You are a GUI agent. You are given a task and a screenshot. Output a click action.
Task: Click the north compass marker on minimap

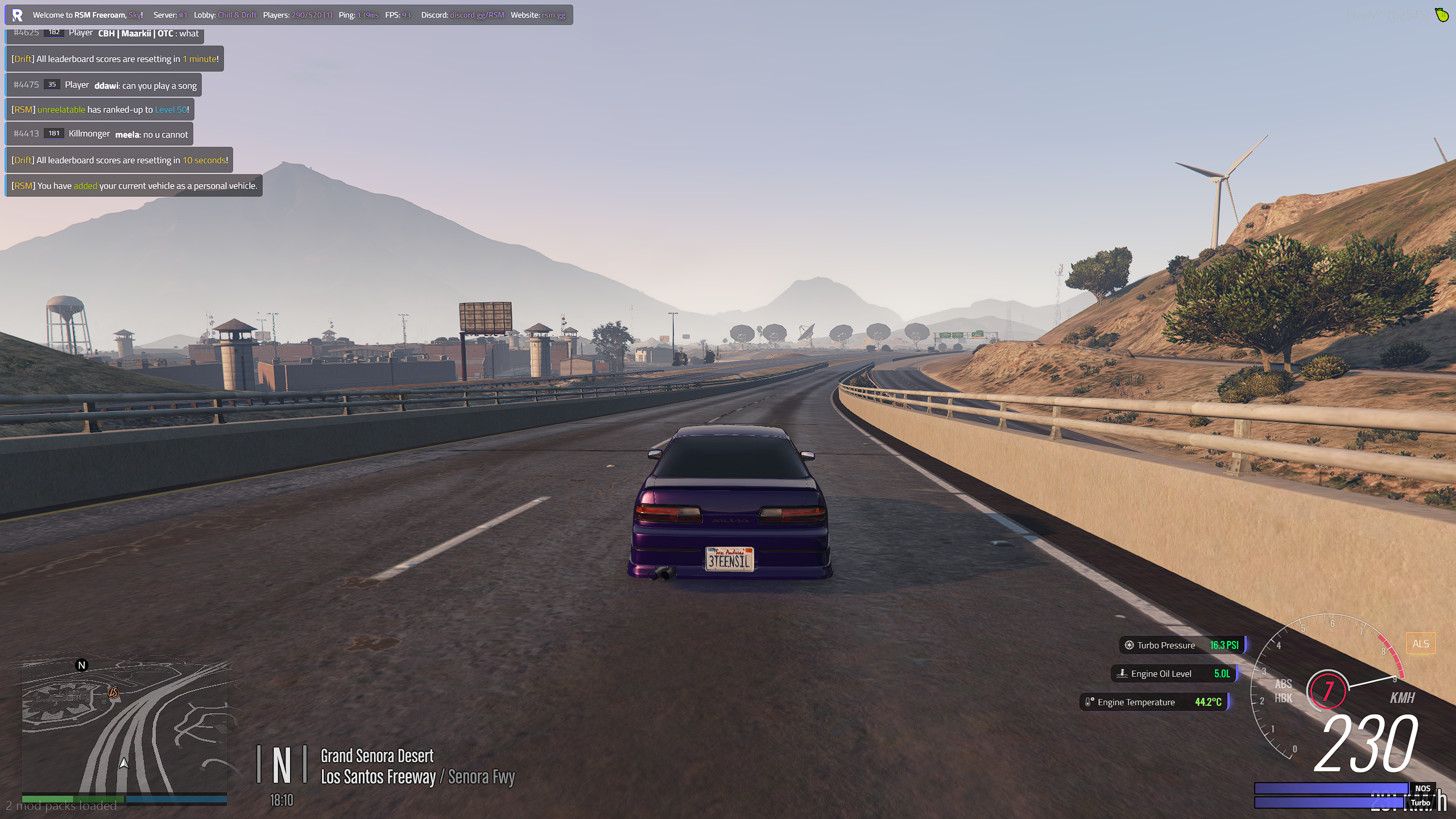tap(81, 664)
